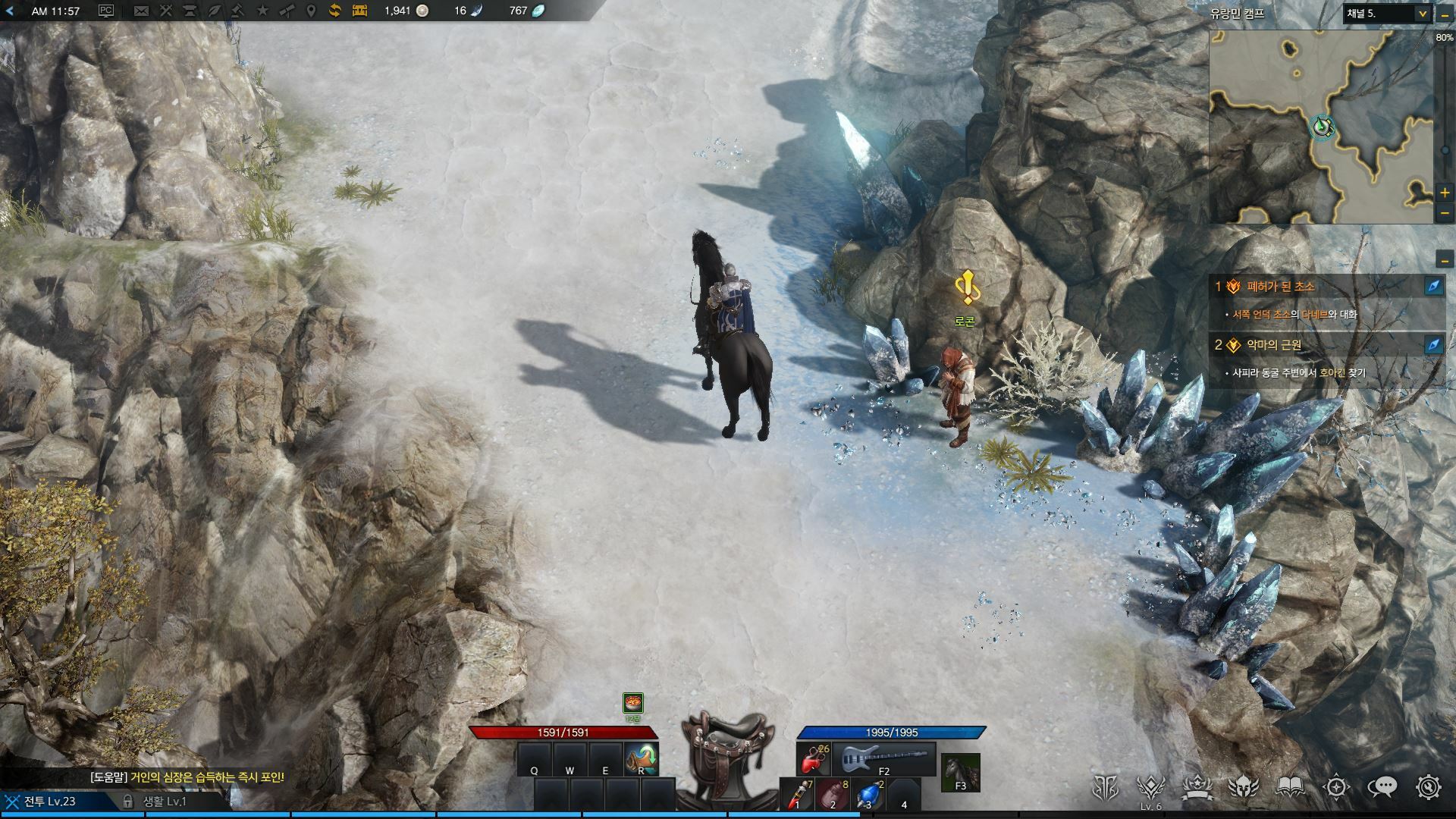Open the mail envelope icon

tap(141, 11)
